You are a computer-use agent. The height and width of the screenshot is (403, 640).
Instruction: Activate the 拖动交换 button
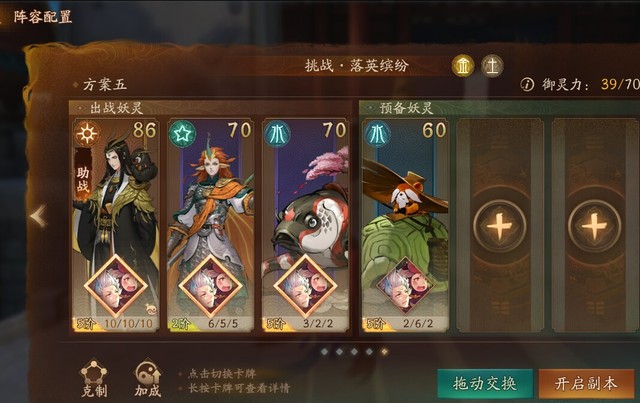pos(484,384)
